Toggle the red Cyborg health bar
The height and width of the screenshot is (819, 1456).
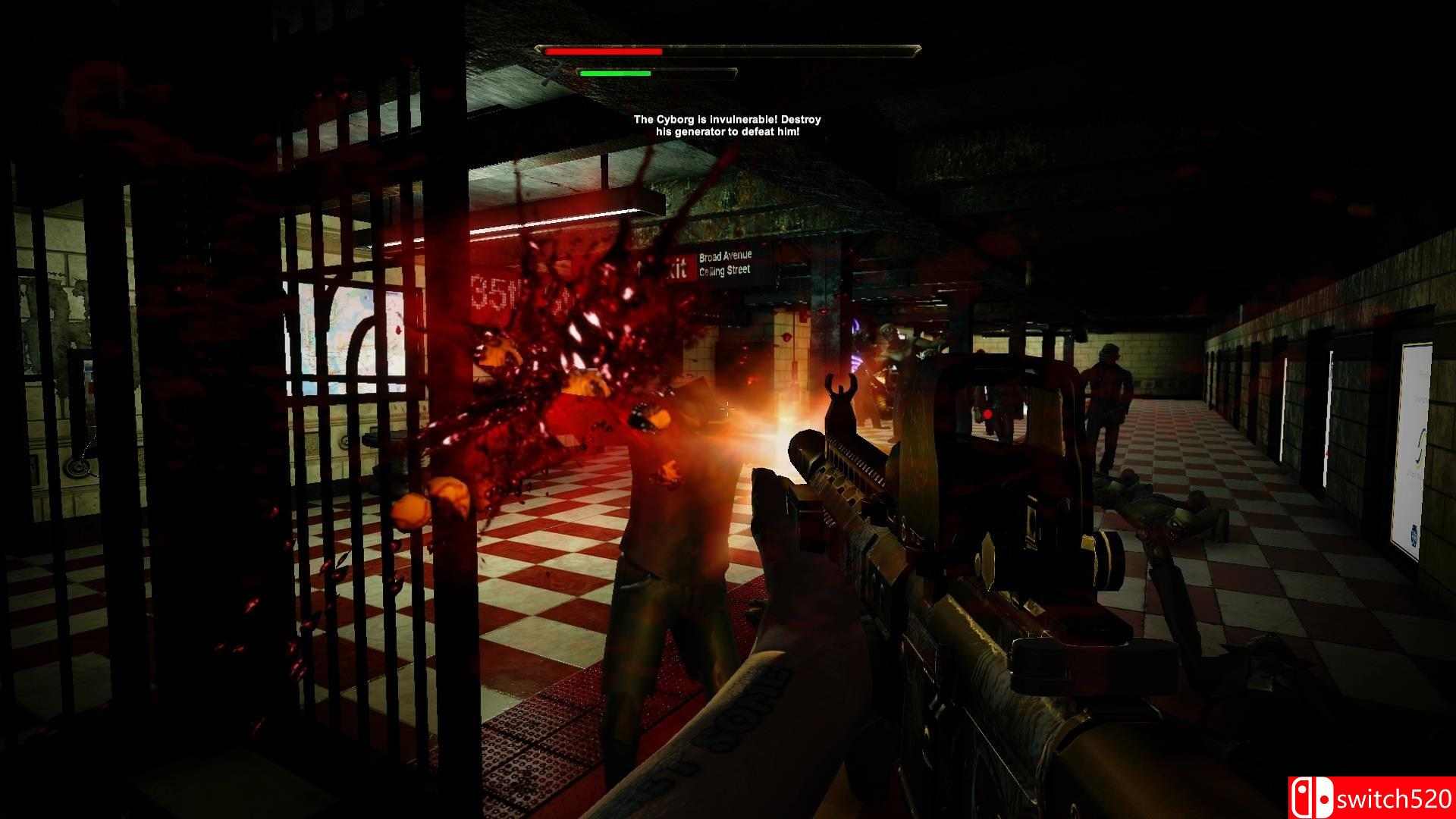pos(603,51)
